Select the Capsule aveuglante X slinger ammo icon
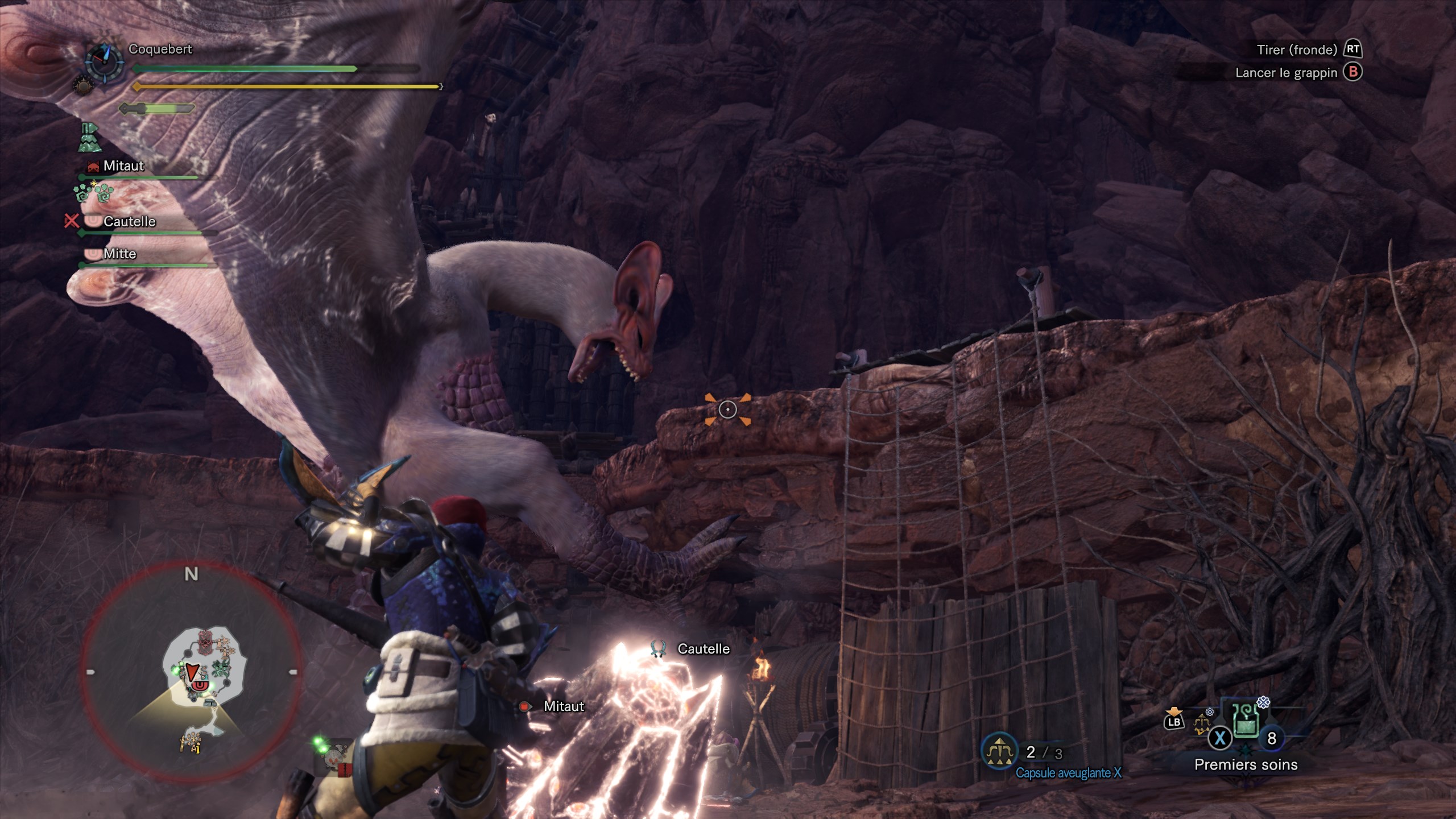 [999, 752]
